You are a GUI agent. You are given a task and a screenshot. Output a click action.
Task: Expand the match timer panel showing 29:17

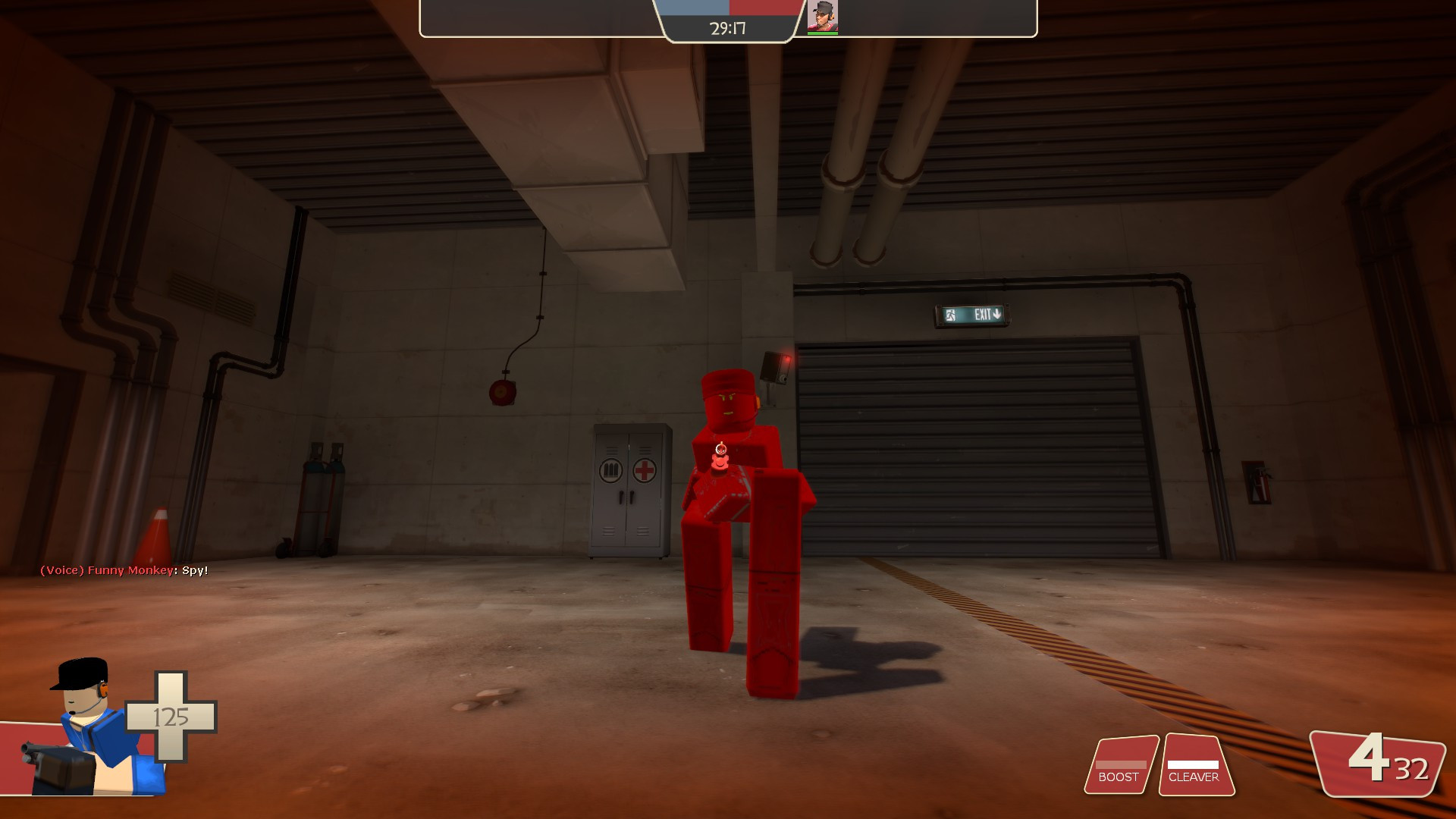(x=726, y=28)
